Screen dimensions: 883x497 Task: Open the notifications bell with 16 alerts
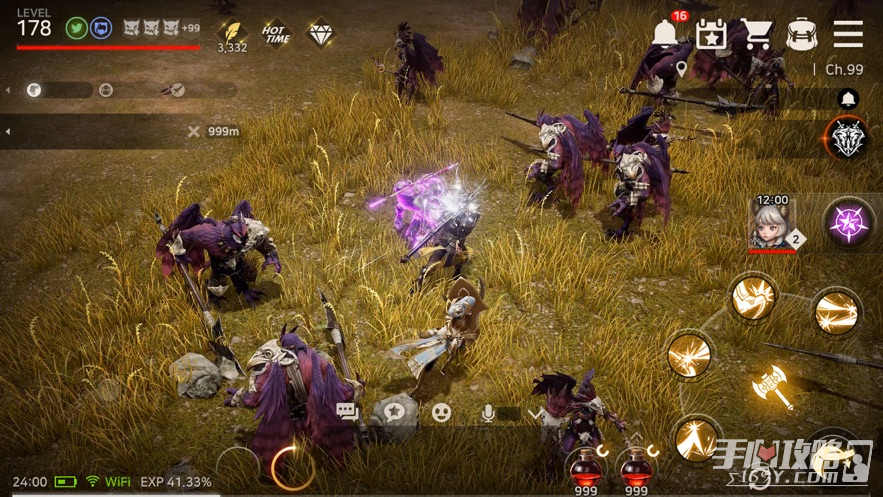664,33
